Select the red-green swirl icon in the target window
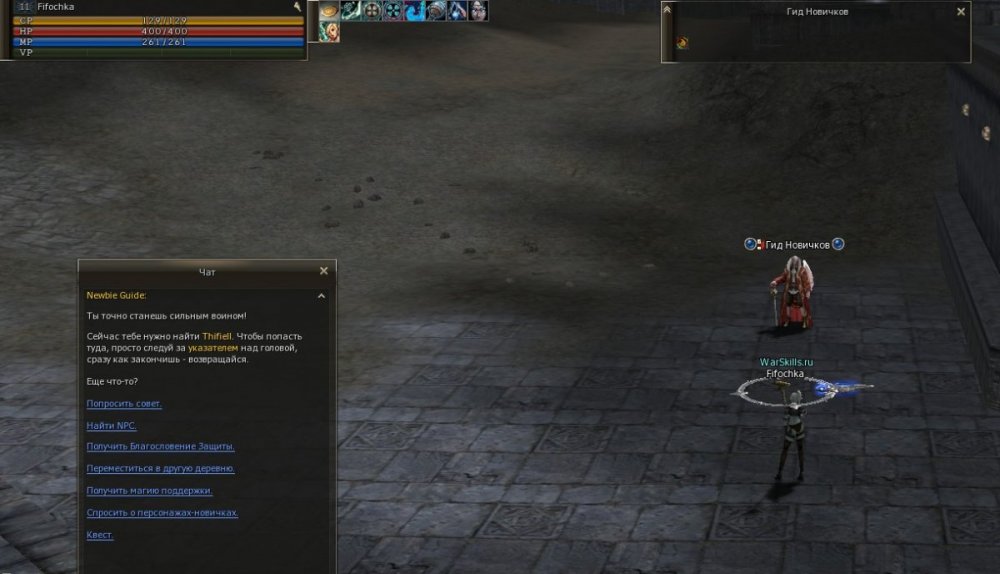This screenshot has height=574, width=1000. 681,43
